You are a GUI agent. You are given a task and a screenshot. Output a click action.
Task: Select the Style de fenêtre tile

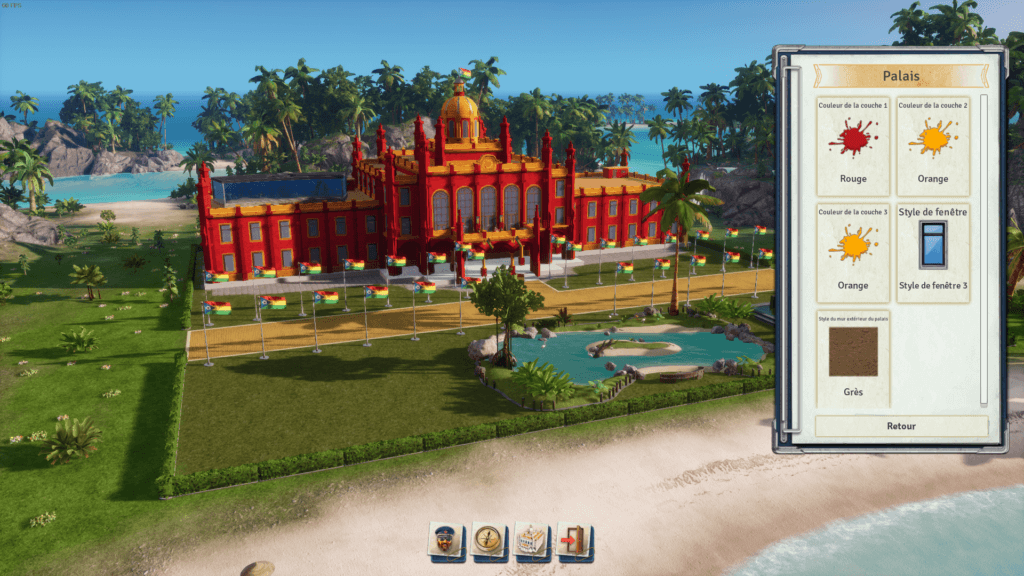tap(933, 252)
